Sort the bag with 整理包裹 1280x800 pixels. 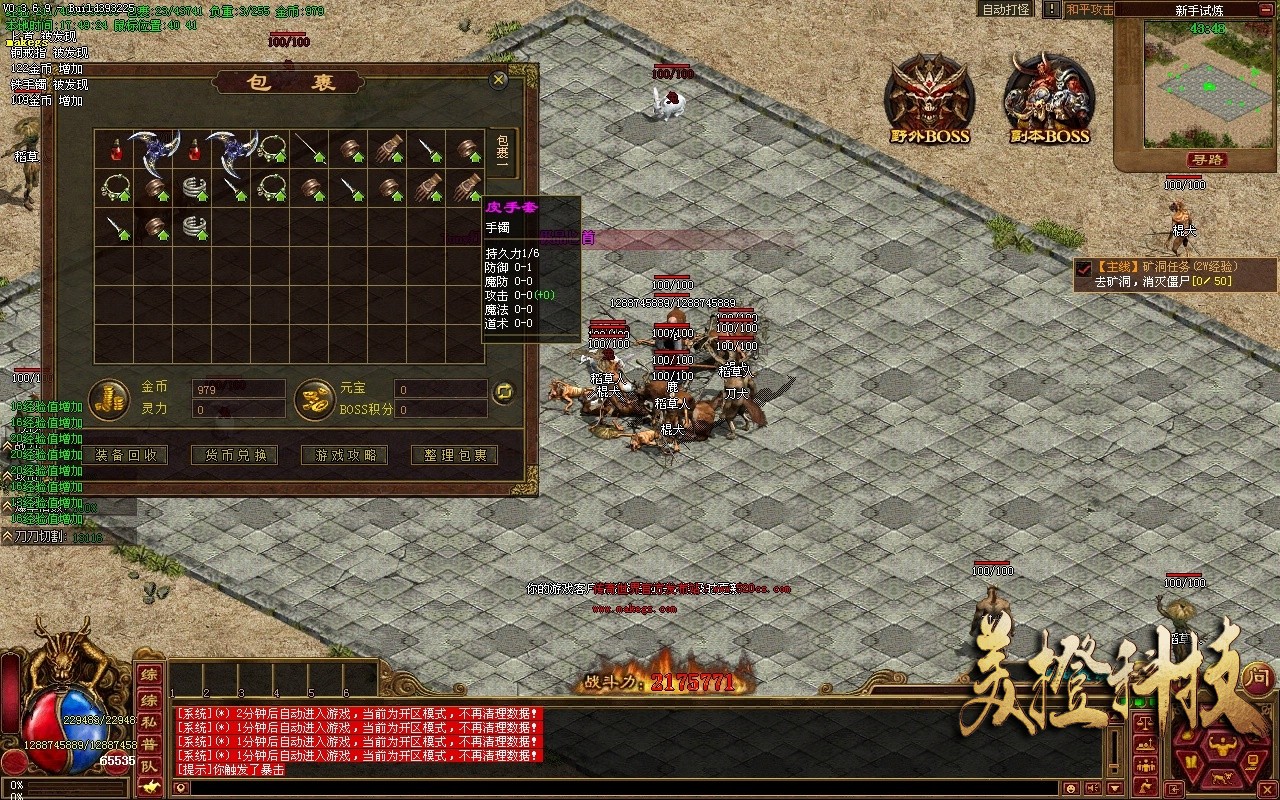coord(455,455)
